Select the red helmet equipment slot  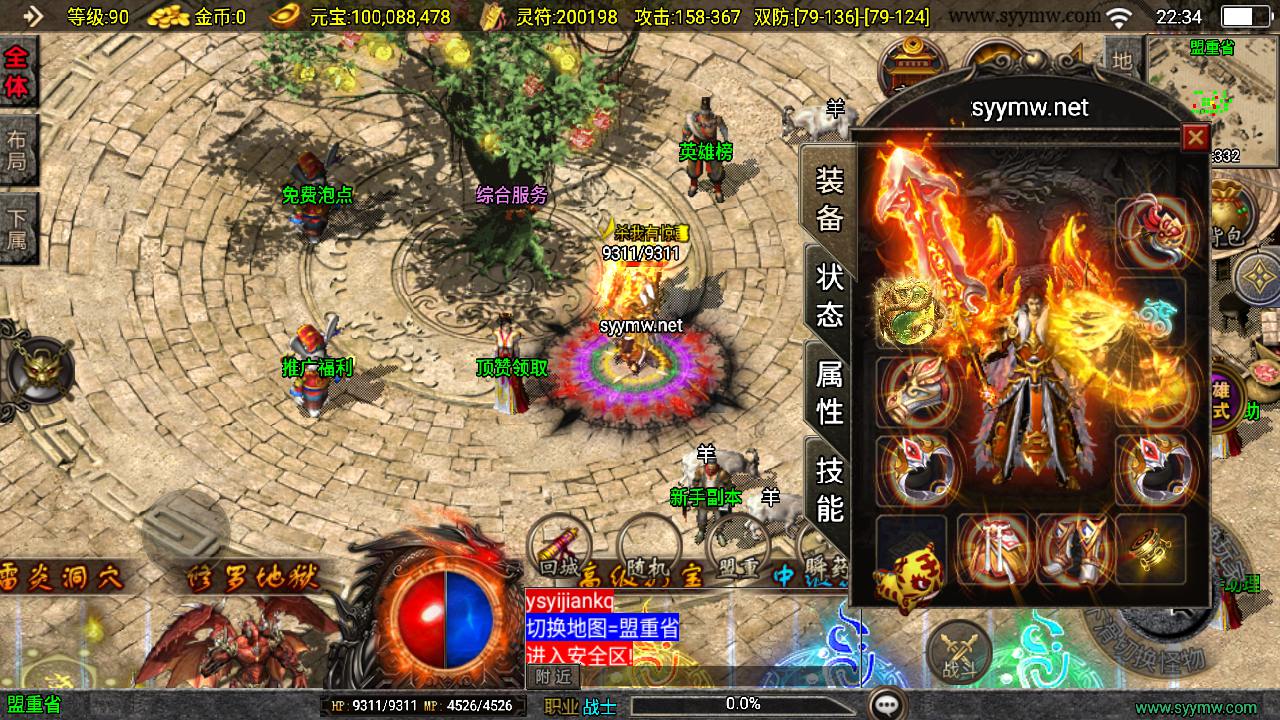[x=1150, y=232]
